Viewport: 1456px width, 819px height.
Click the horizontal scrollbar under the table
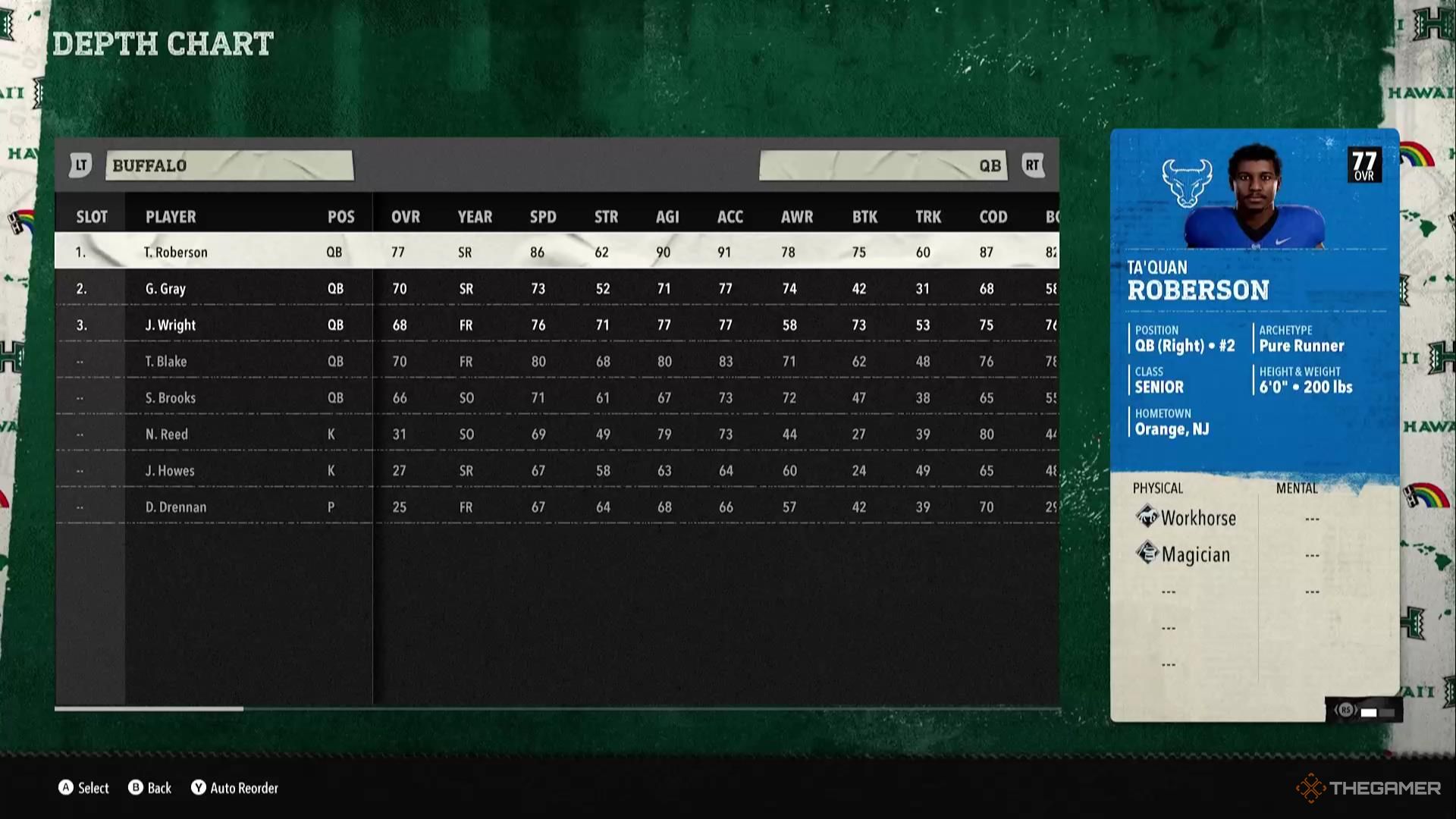149,709
